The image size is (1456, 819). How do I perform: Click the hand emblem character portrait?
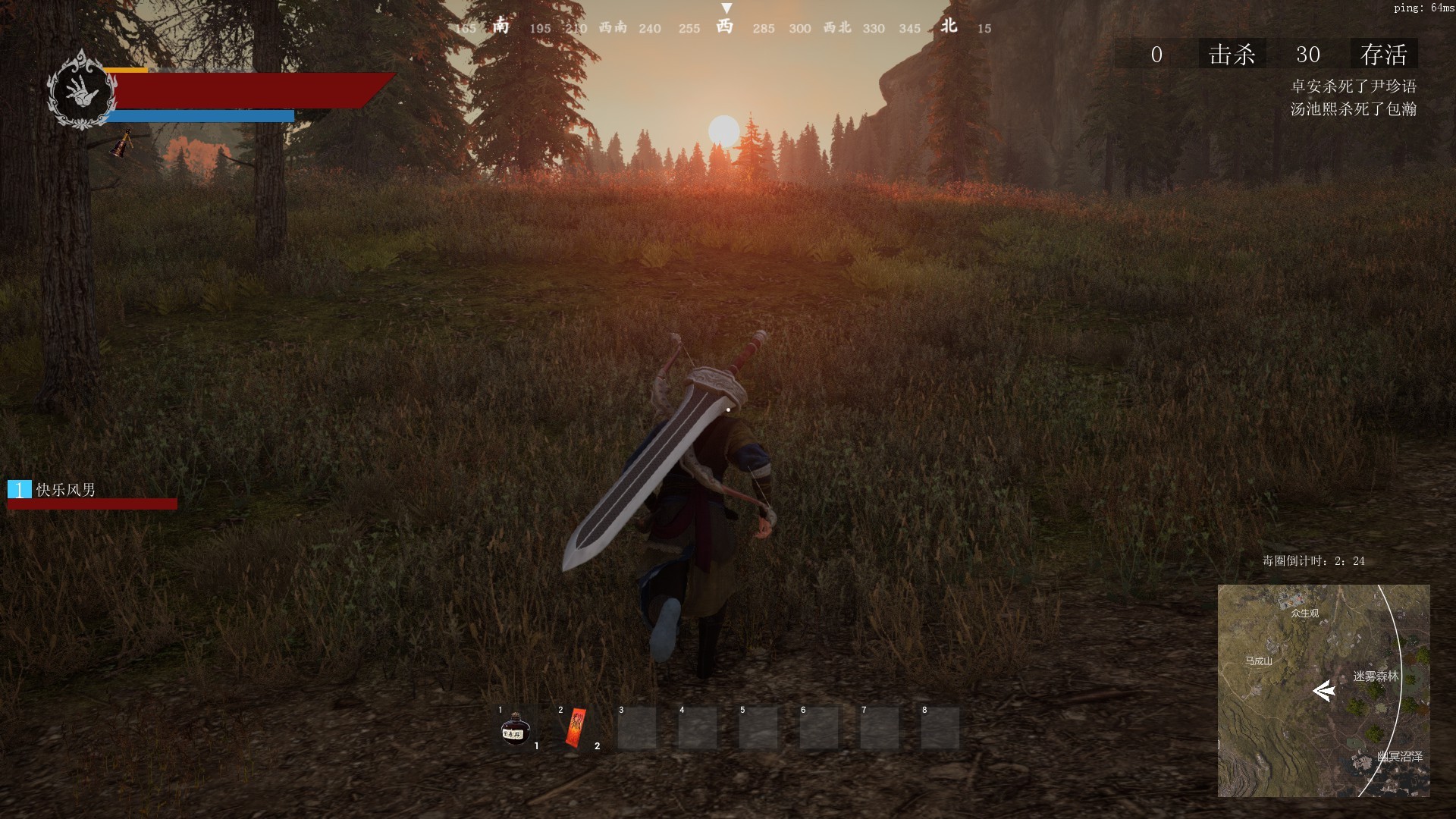coord(81,91)
